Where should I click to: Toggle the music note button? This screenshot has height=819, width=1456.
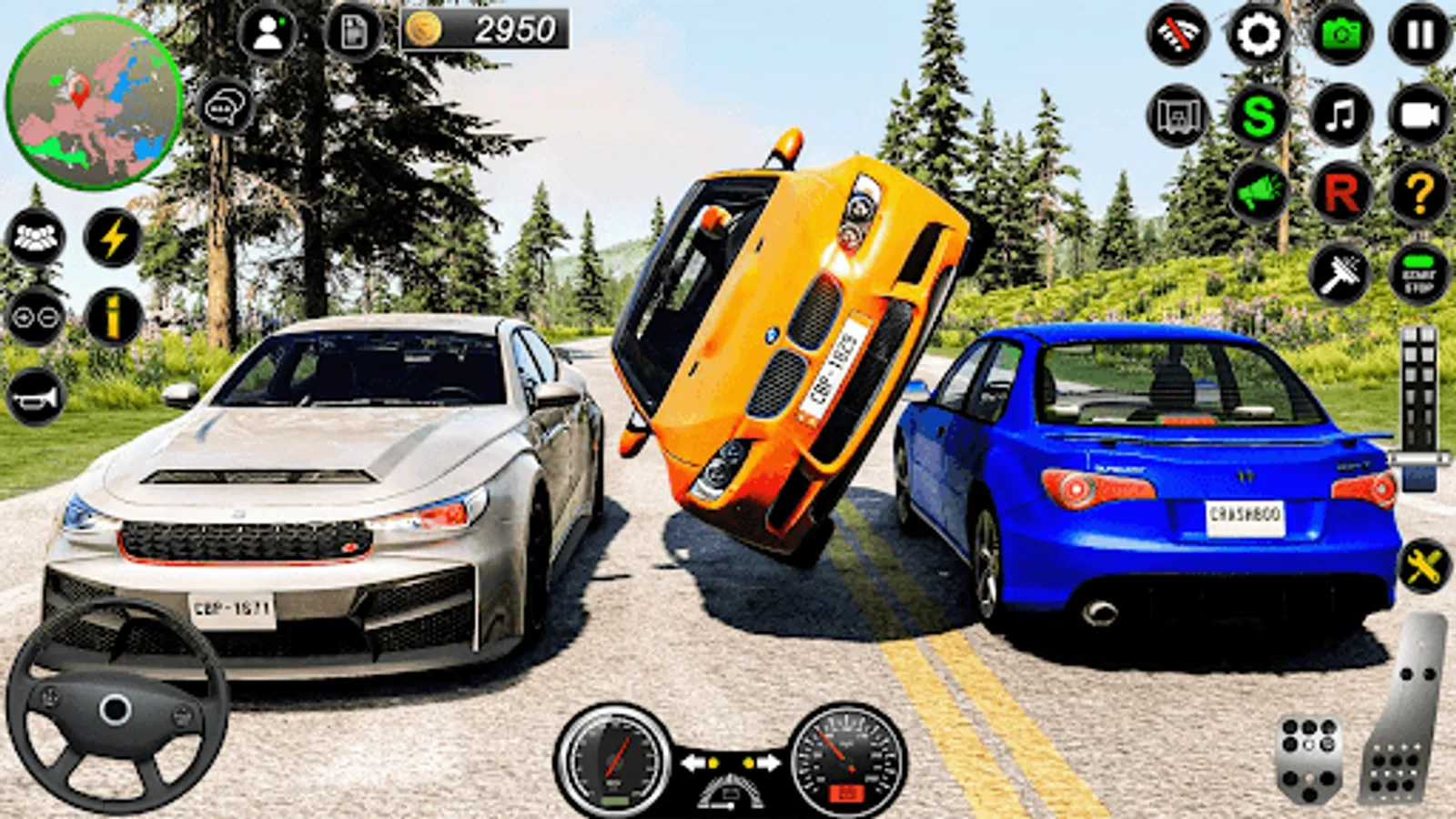coord(1340,116)
